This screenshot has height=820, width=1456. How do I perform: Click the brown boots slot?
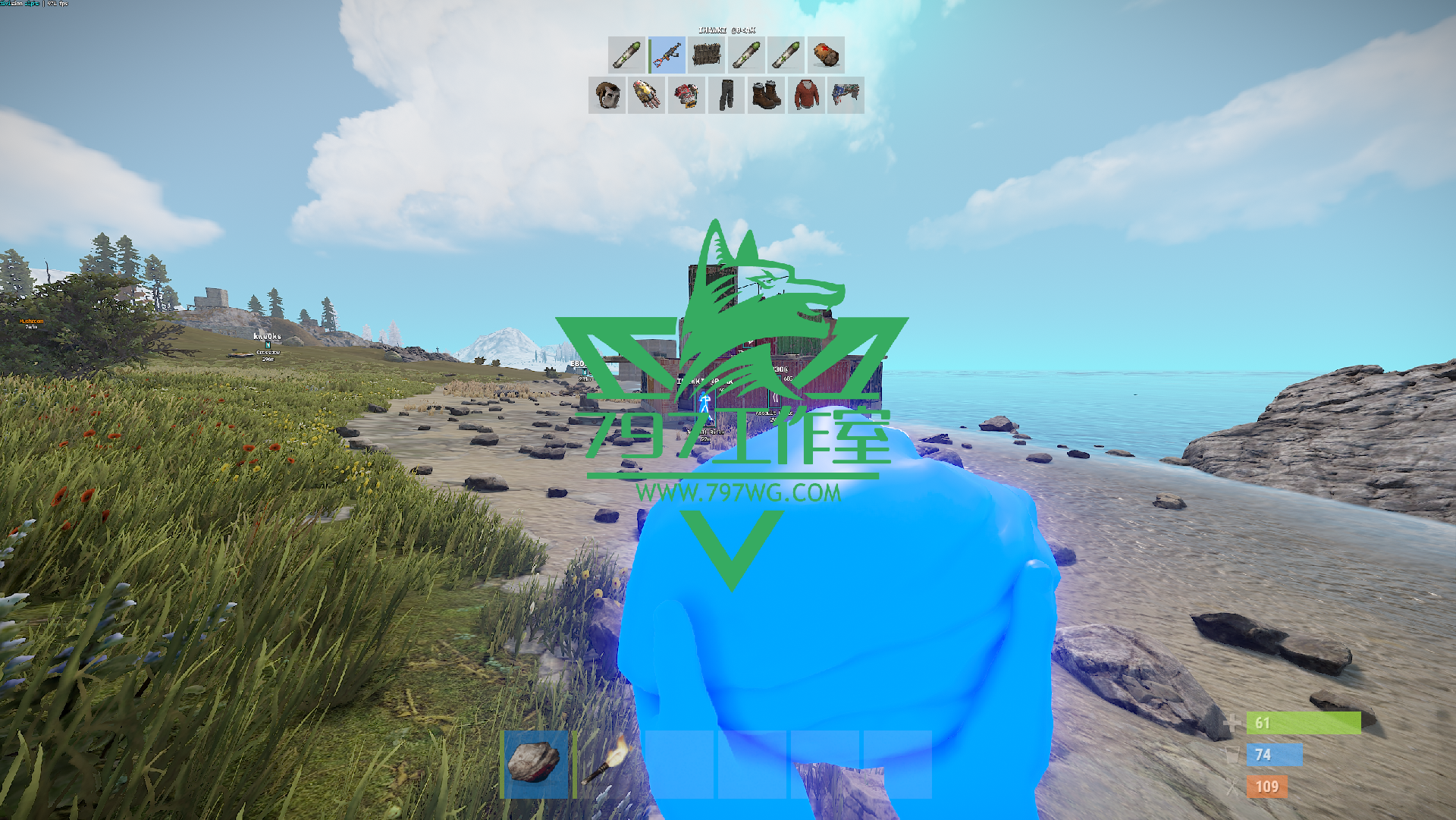(767, 96)
